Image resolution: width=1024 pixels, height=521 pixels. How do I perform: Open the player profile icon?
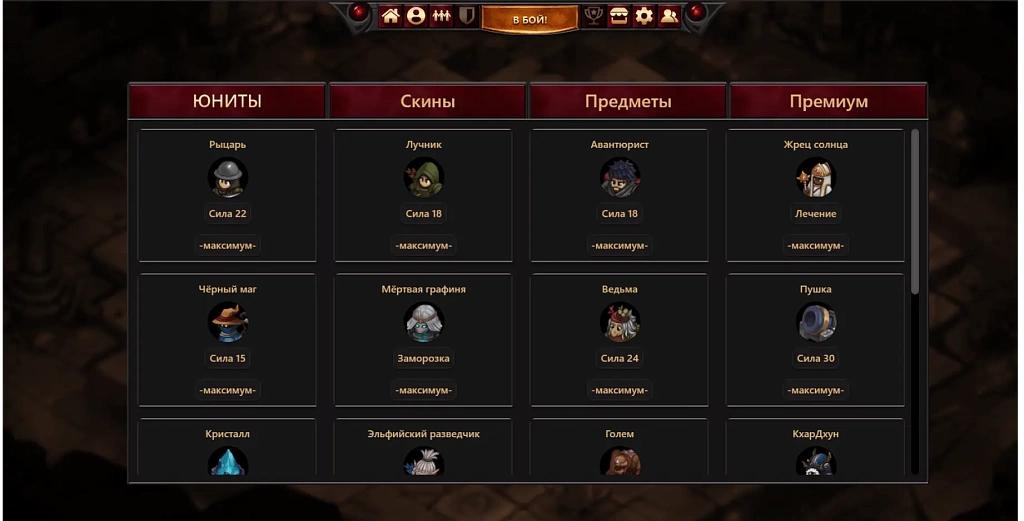416,16
